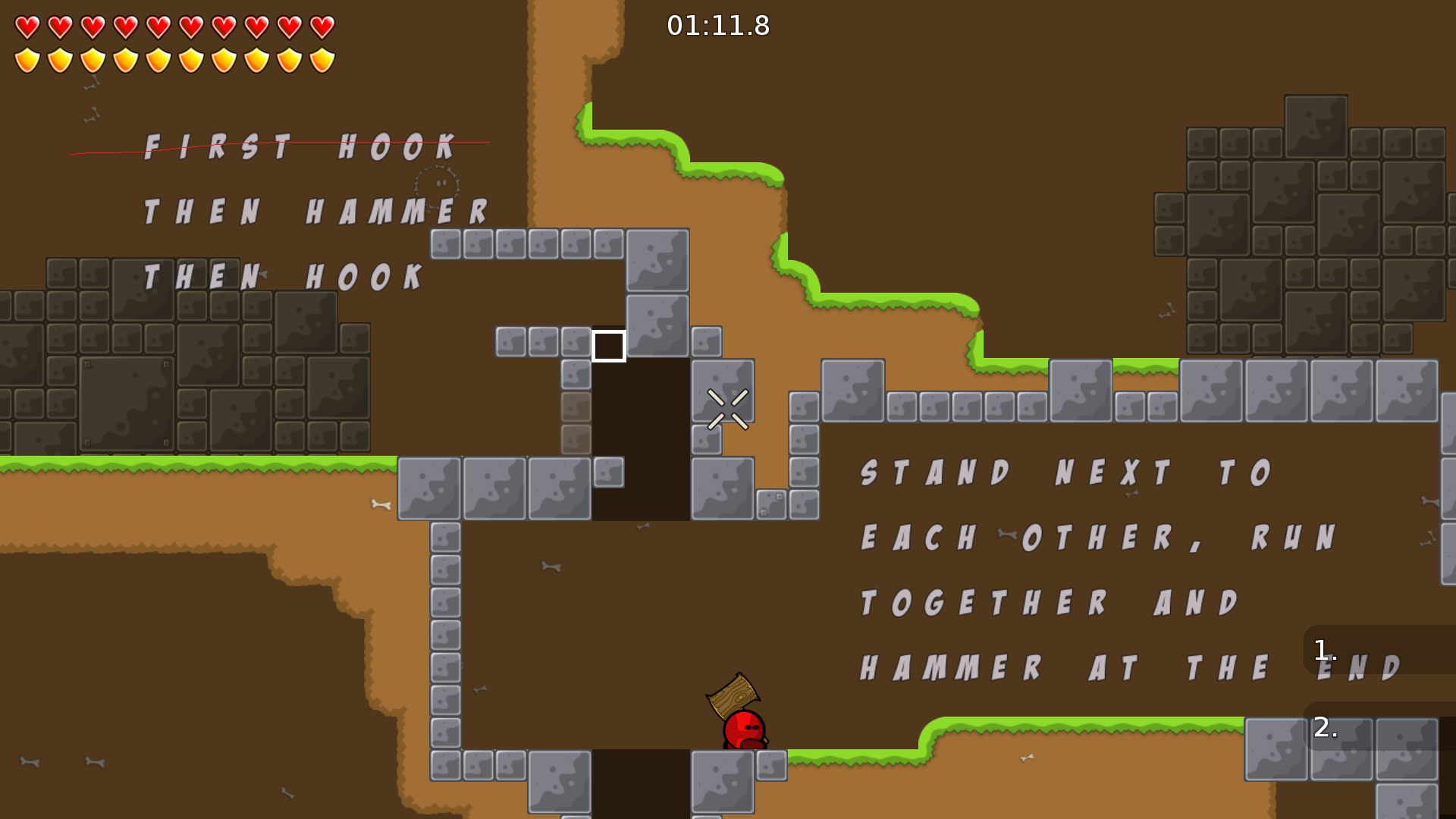Click the last heart on the health bar

click(x=324, y=26)
